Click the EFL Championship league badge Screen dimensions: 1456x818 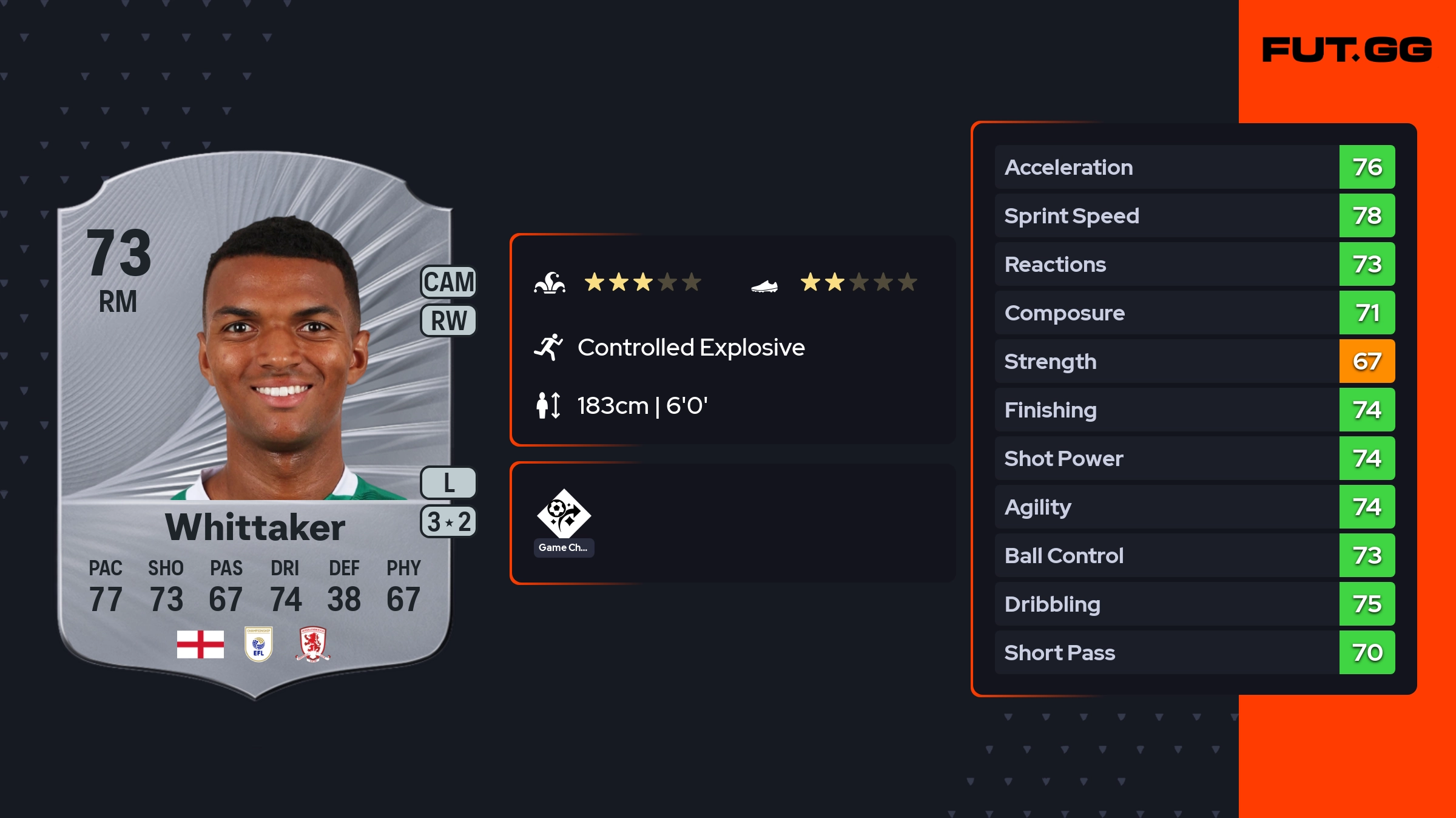(258, 644)
